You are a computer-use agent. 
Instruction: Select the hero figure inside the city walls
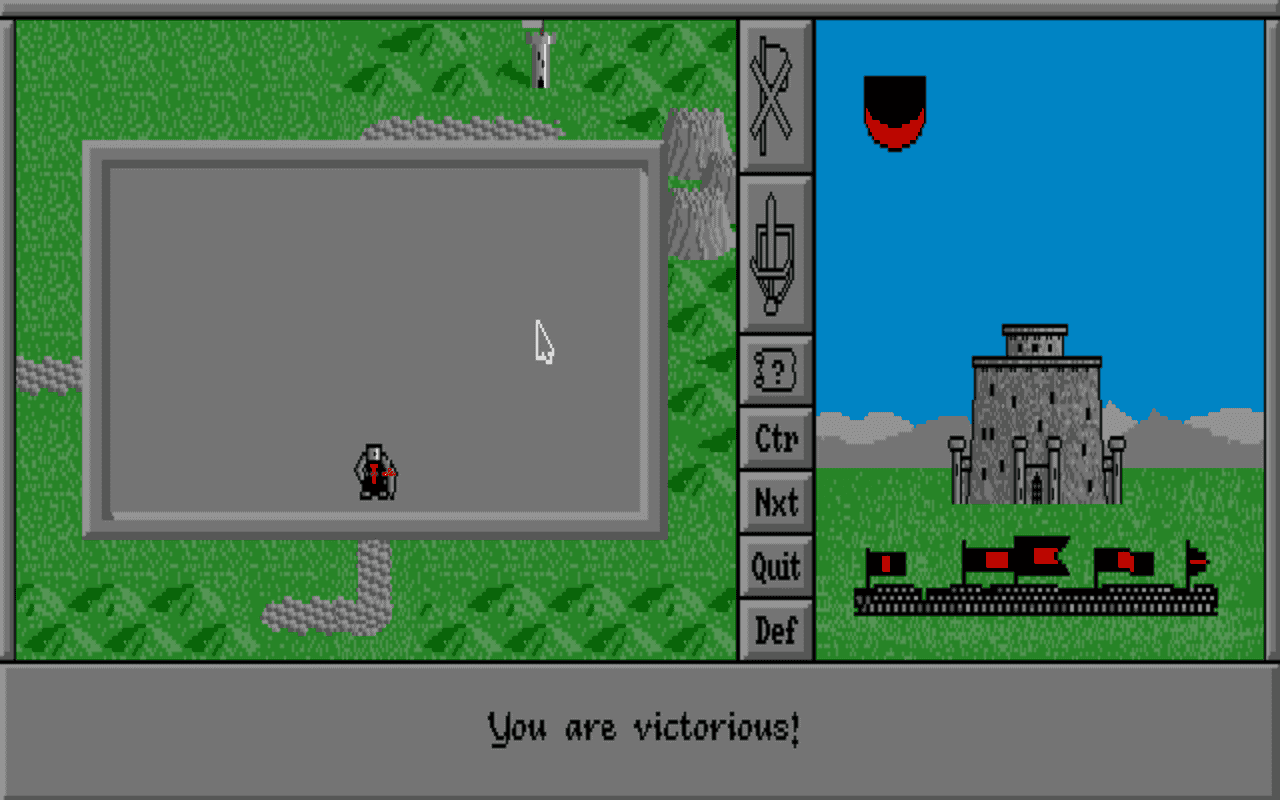[x=375, y=470]
